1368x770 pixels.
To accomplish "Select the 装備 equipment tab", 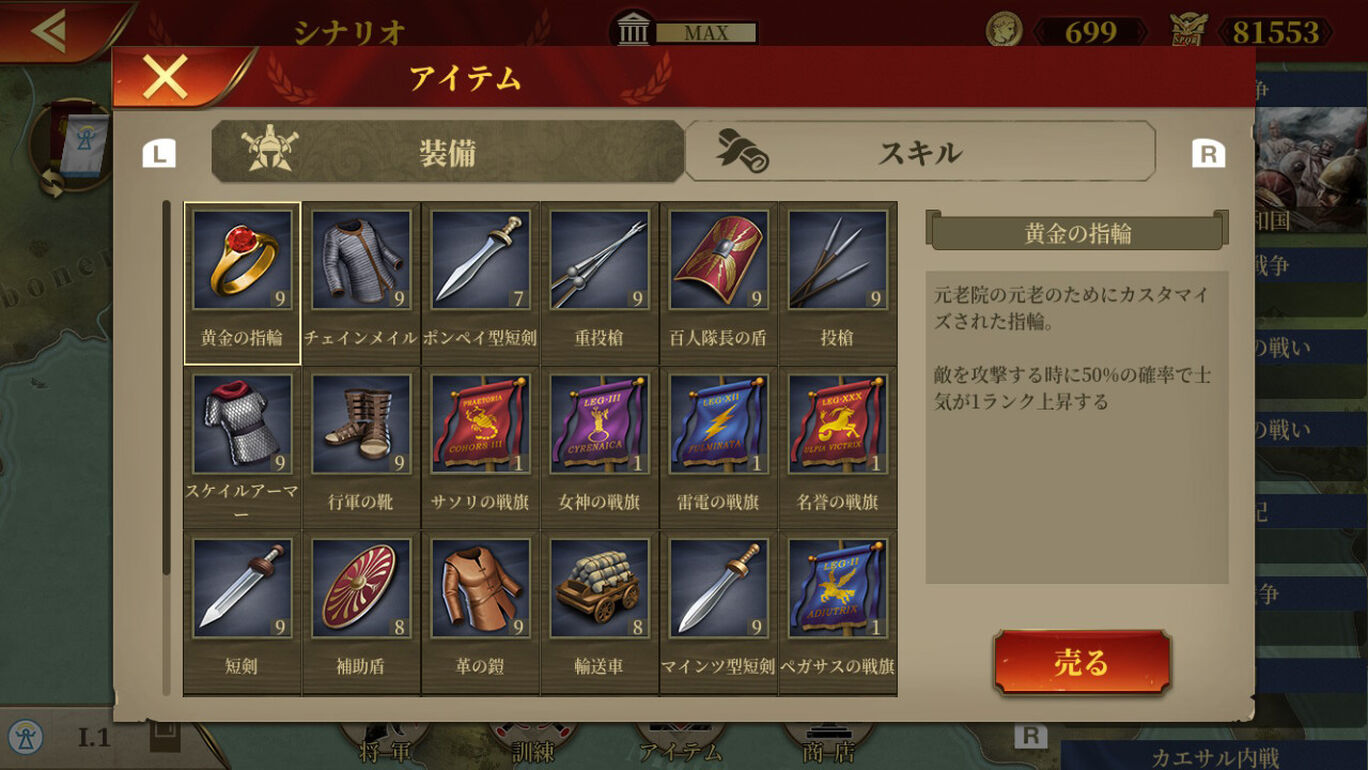I will click(x=447, y=152).
